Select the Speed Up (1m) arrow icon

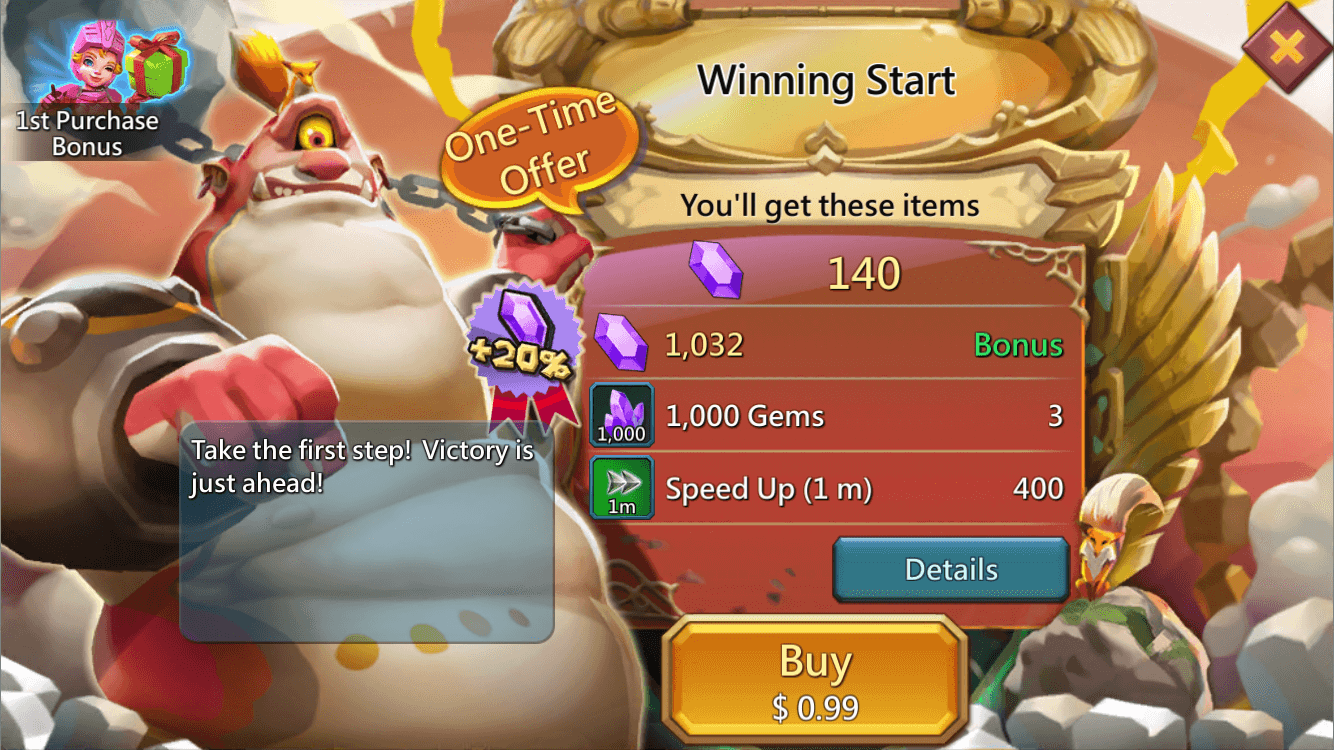[x=624, y=487]
